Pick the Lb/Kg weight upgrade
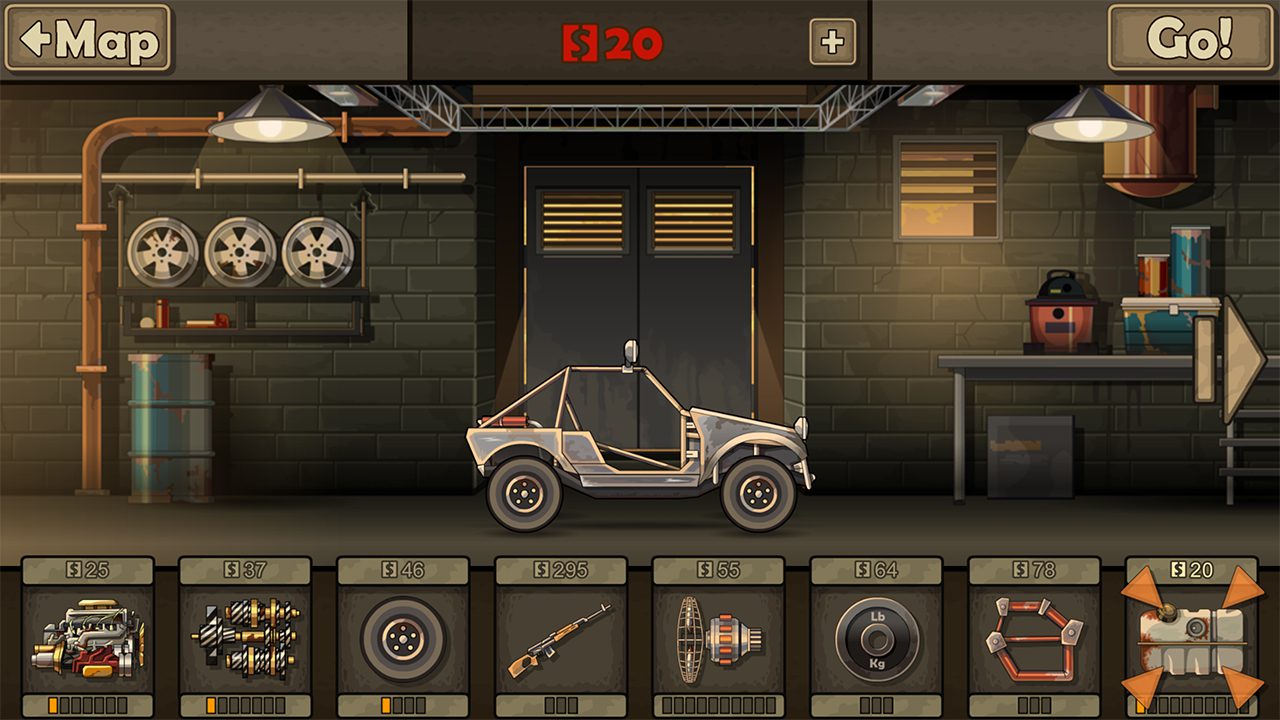Screen dimensions: 1280x720 tap(876, 638)
